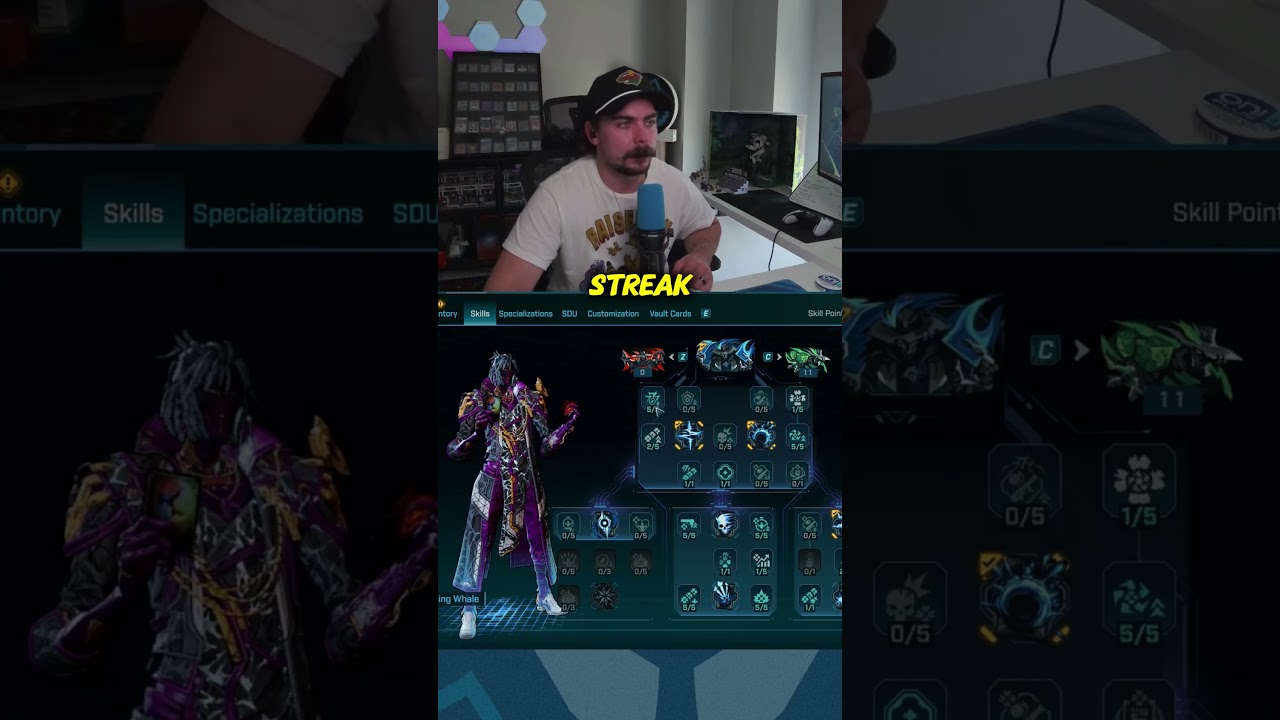This screenshot has width=1280, height=720.
Task: Click the large C chevron on the right panel
Action: coord(1046,351)
